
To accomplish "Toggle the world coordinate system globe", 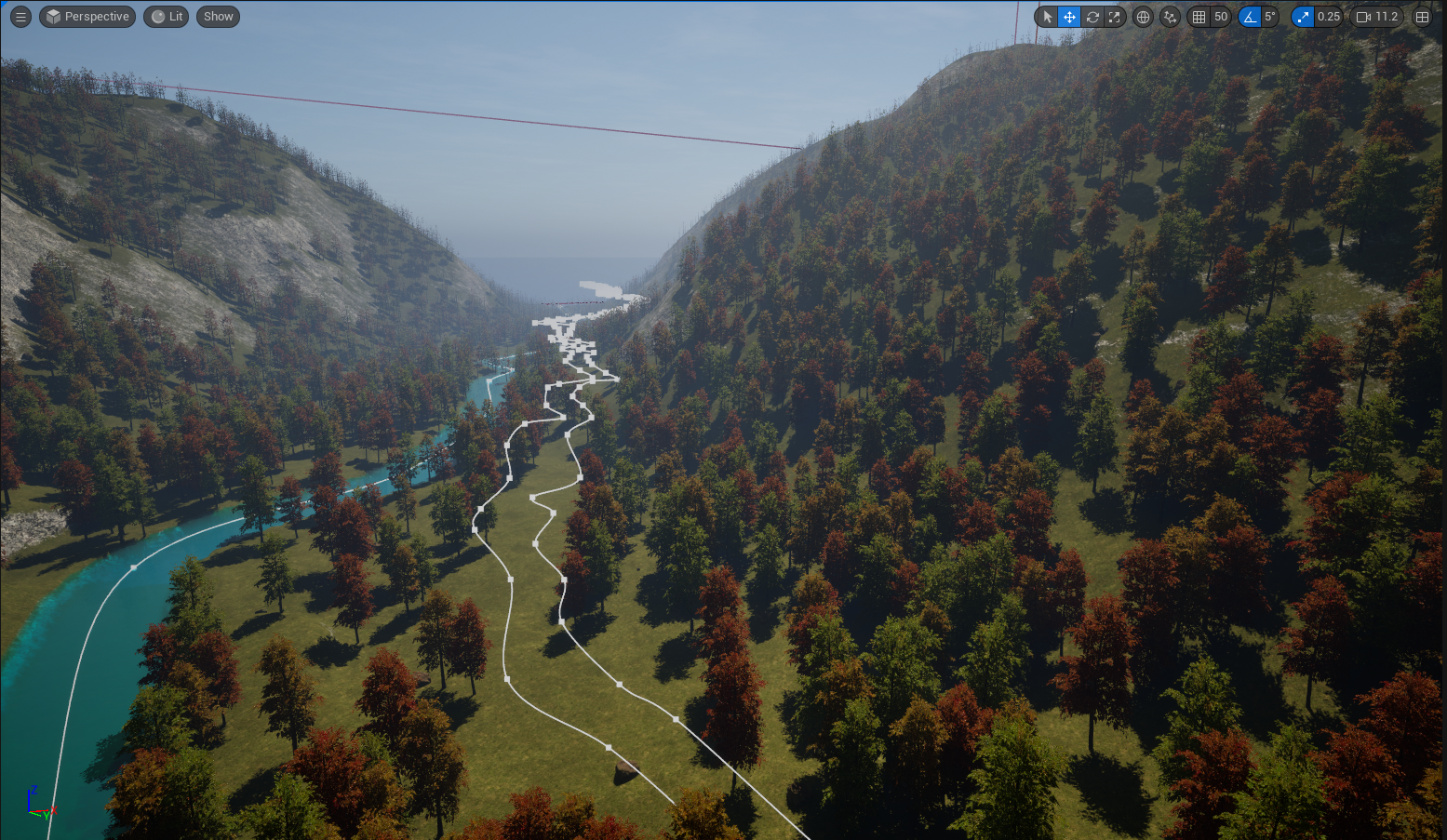I will click(1143, 17).
